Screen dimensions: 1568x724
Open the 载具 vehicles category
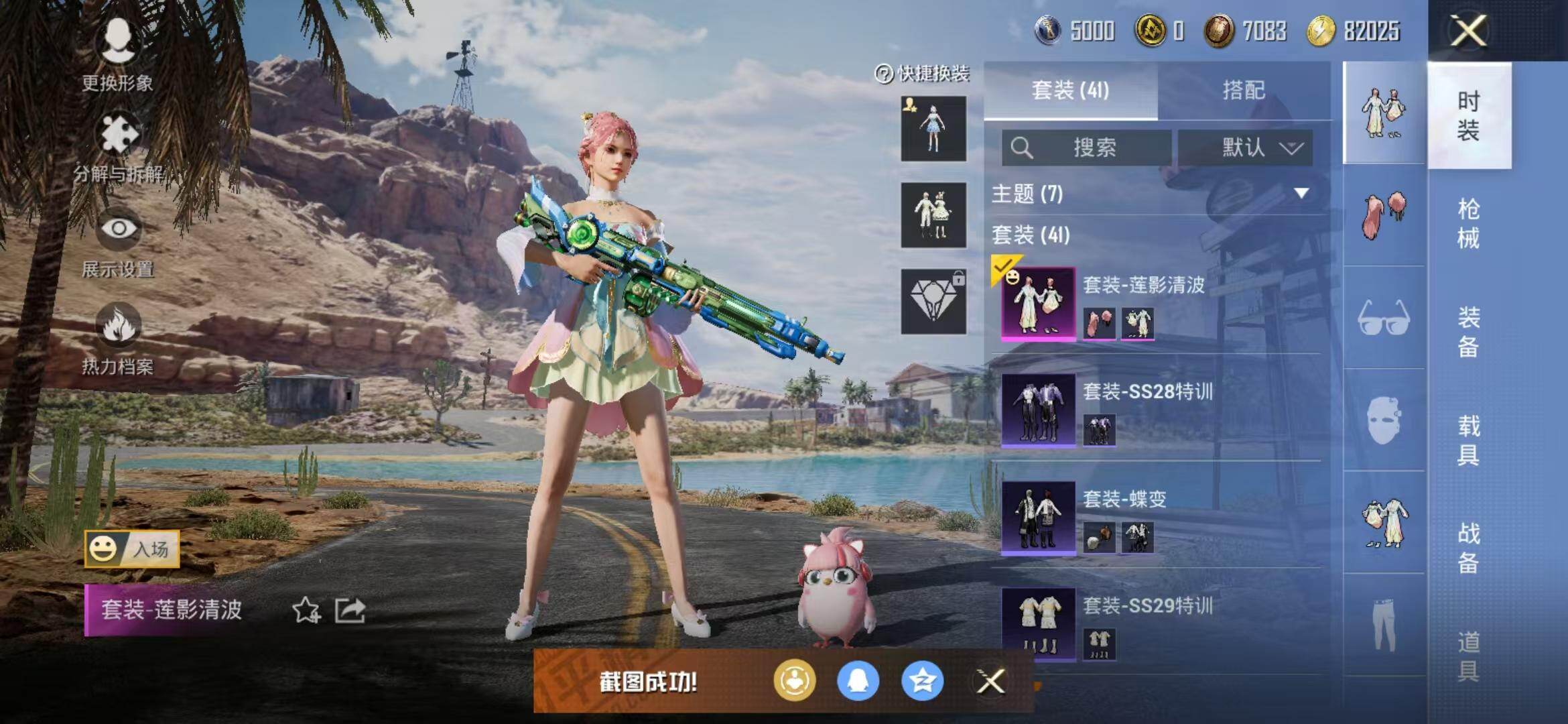(x=1468, y=440)
